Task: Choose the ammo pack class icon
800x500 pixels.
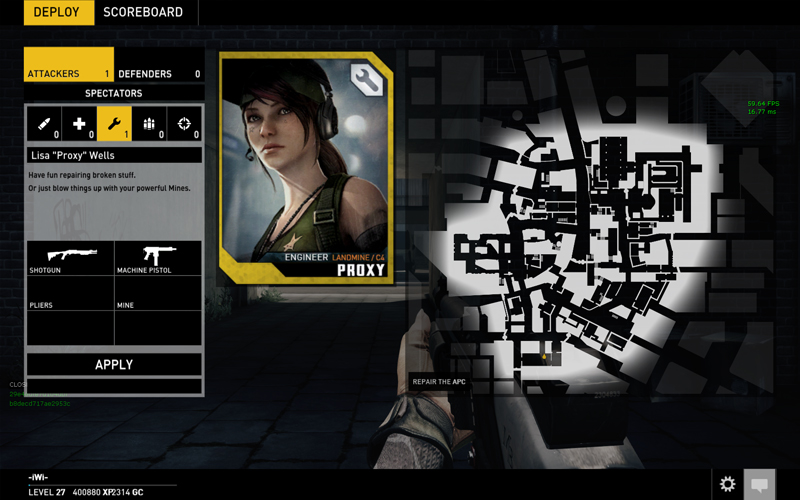Action: [149, 124]
